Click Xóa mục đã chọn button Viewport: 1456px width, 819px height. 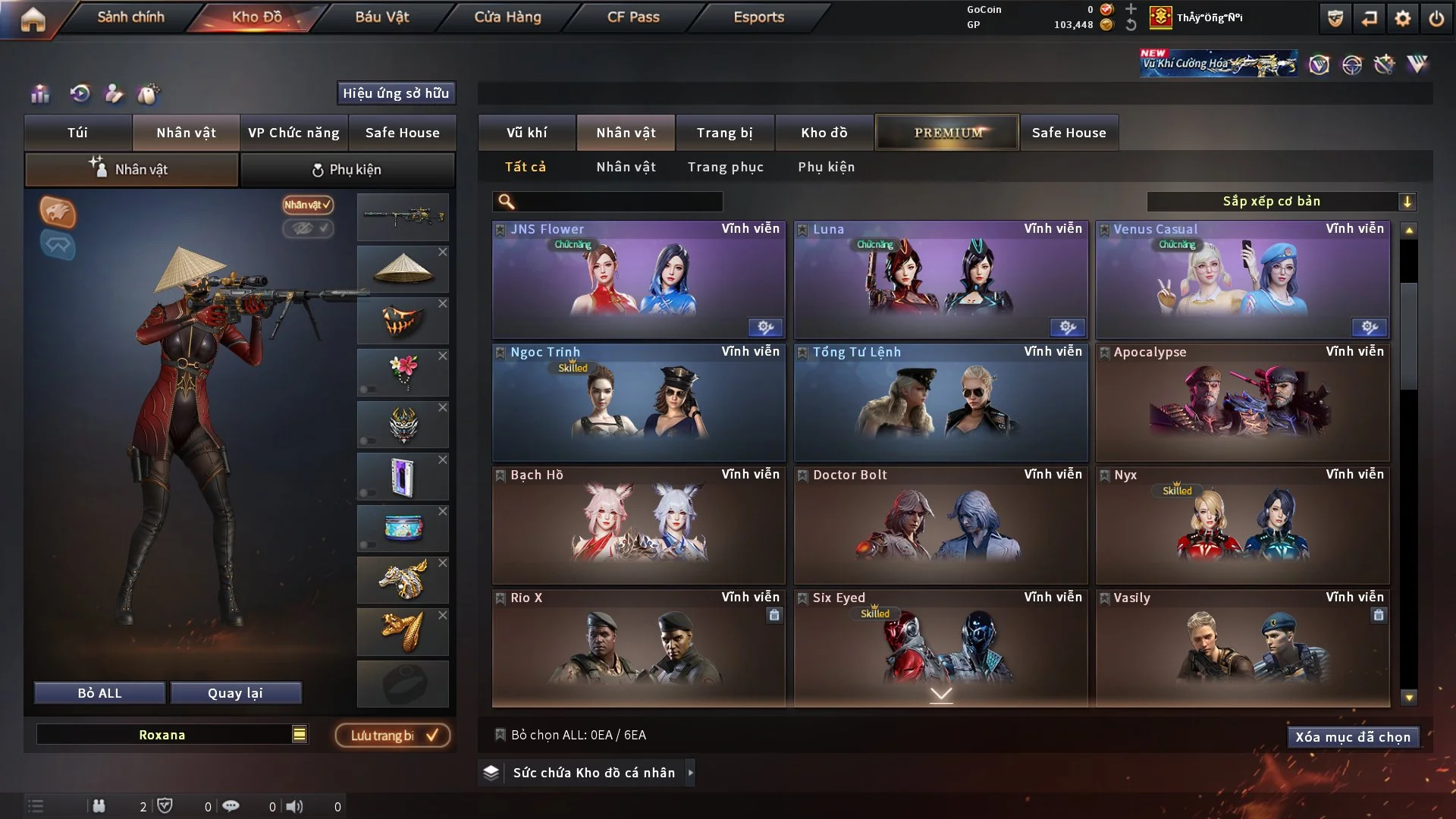pyautogui.click(x=1352, y=737)
